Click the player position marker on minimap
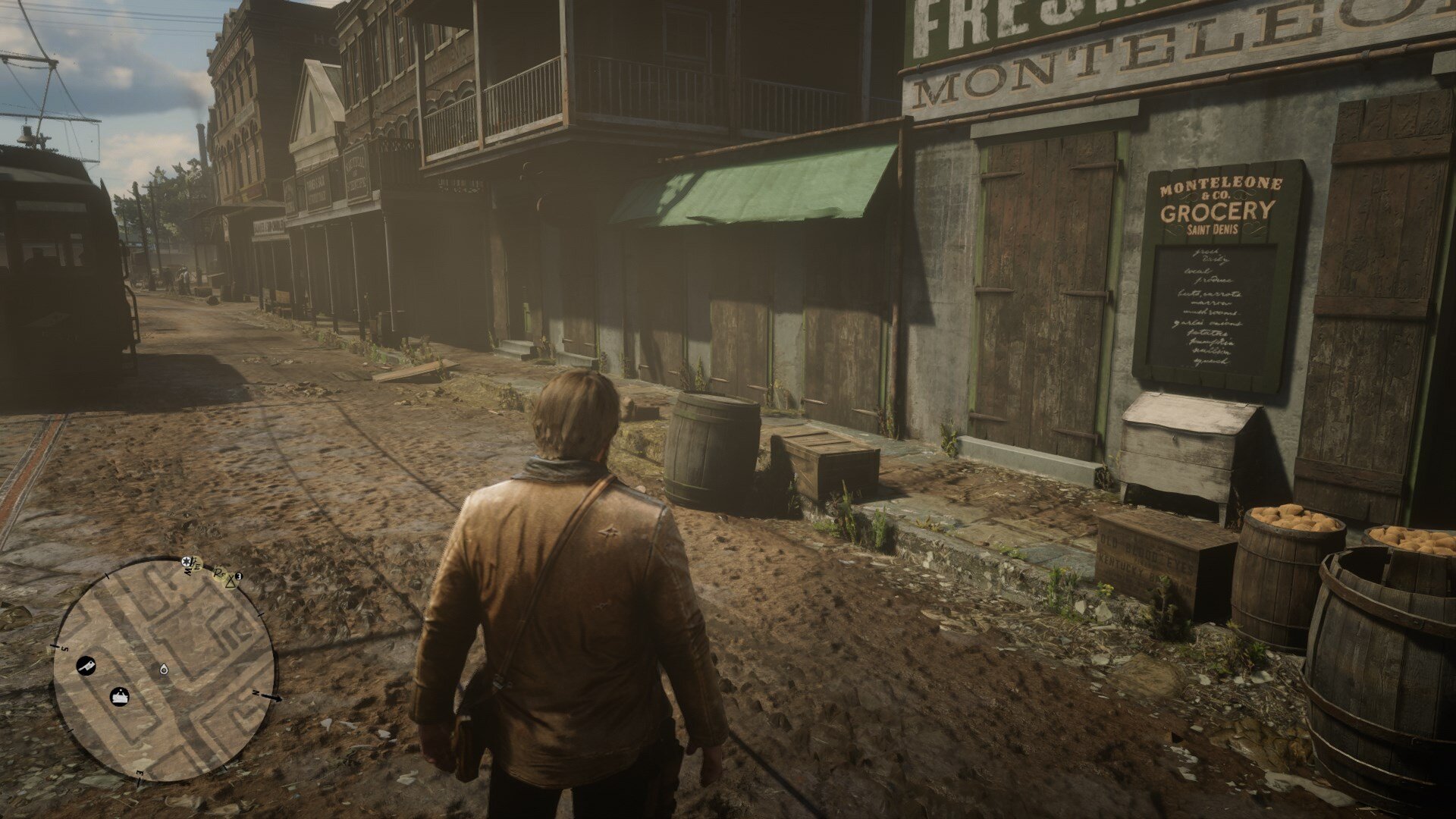Image resolution: width=1456 pixels, height=819 pixels. click(x=164, y=669)
